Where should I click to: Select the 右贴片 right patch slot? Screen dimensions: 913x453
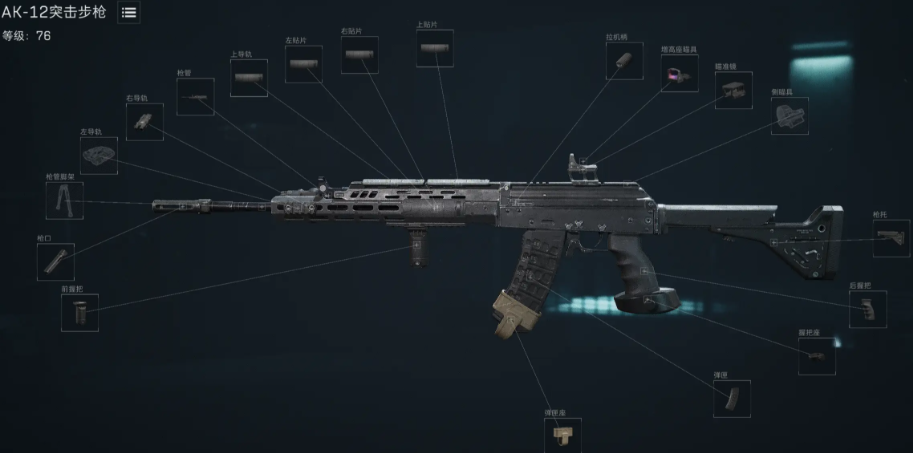pyautogui.click(x=360, y=54)
